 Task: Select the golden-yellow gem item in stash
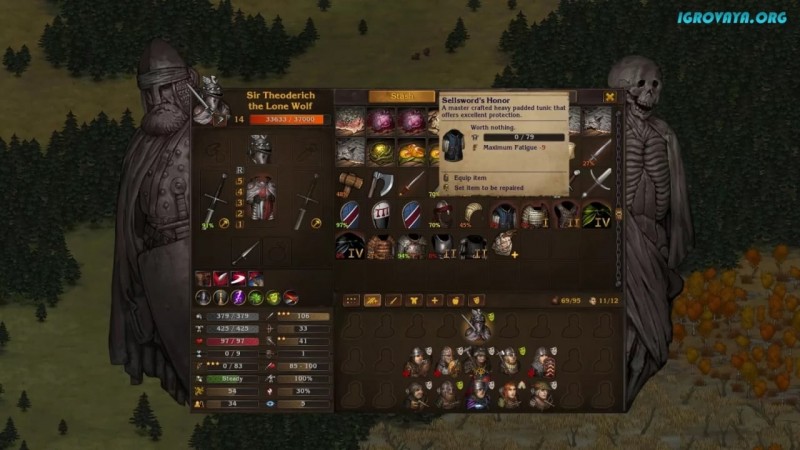[381, 152]
